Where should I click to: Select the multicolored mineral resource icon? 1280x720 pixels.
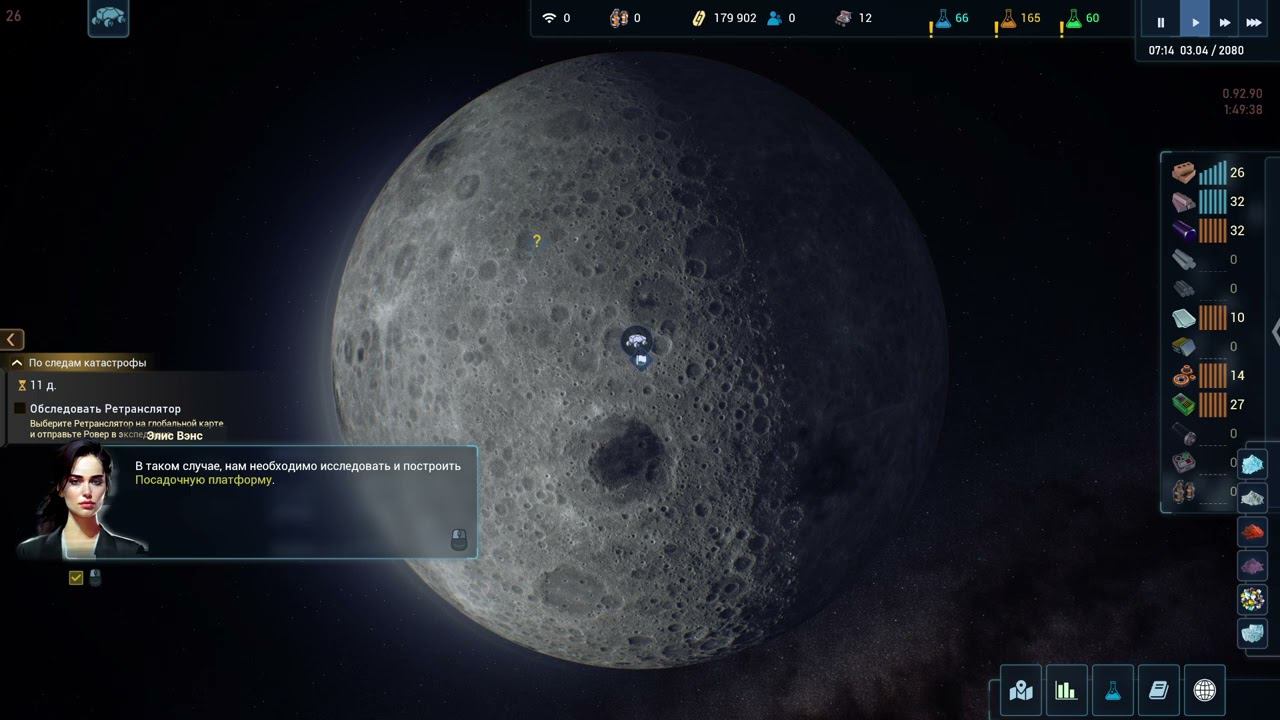tap(1253, 599)
